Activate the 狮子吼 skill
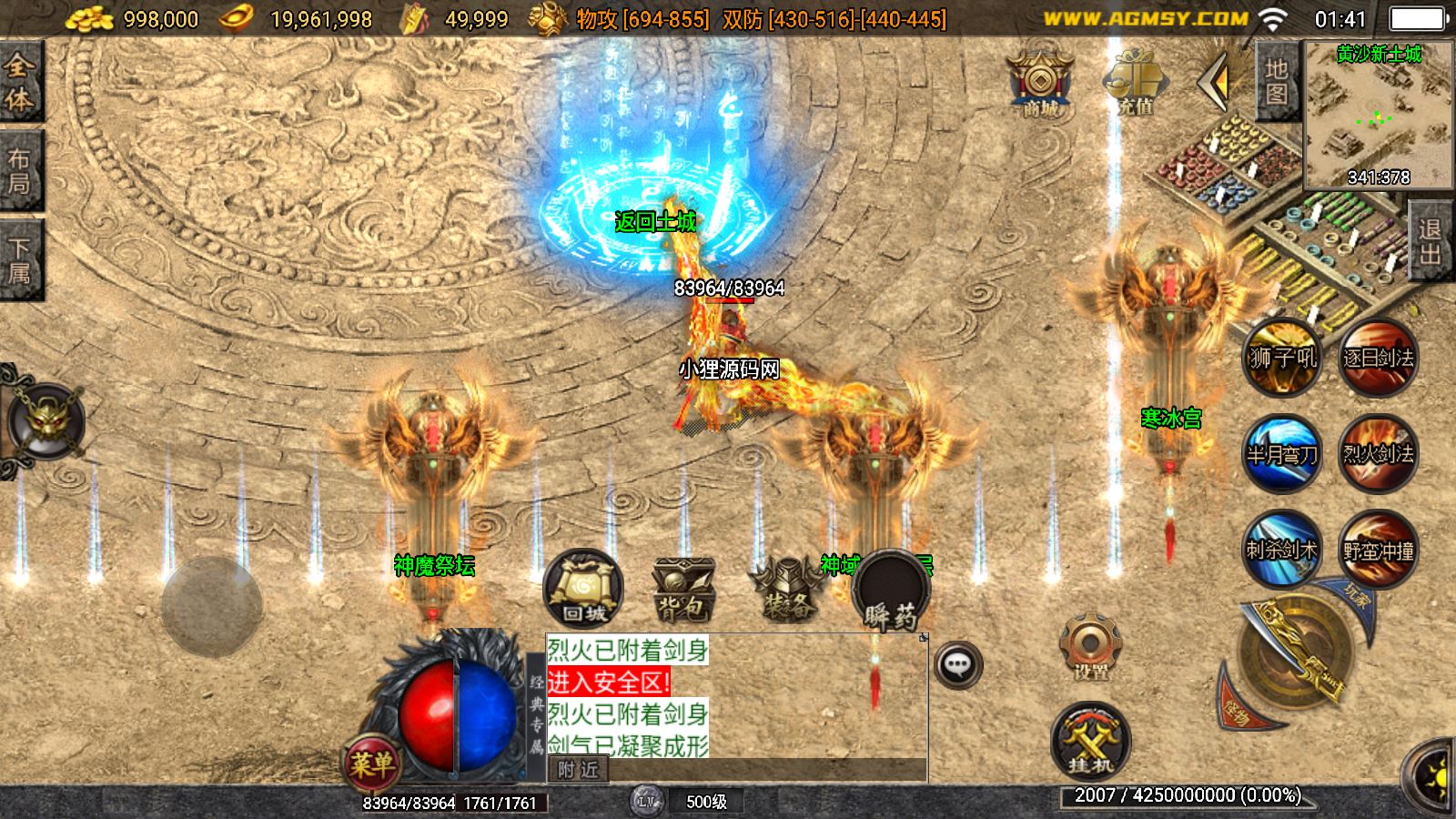 1282,357
